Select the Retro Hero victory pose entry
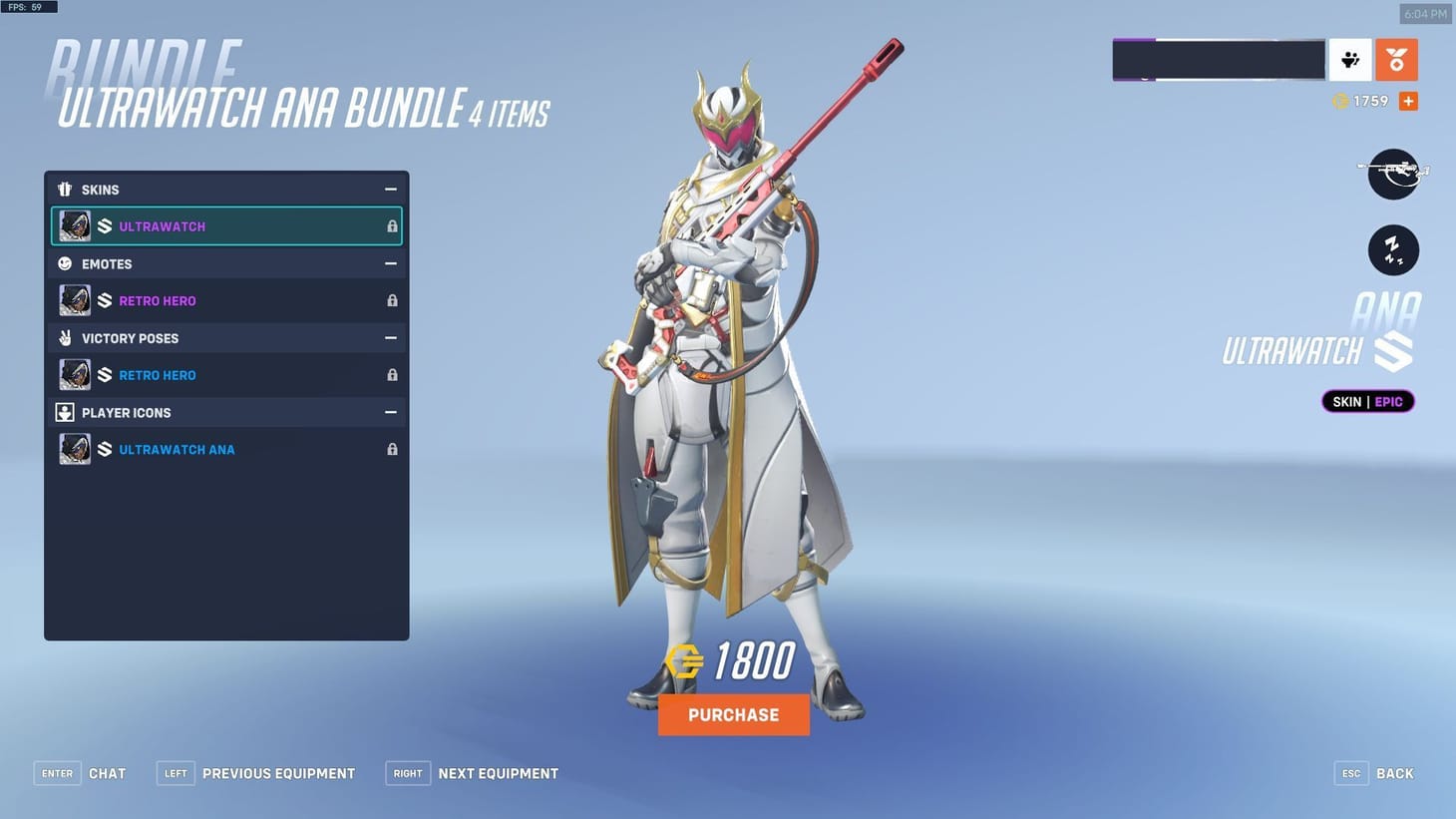 [x=199, y=374]
